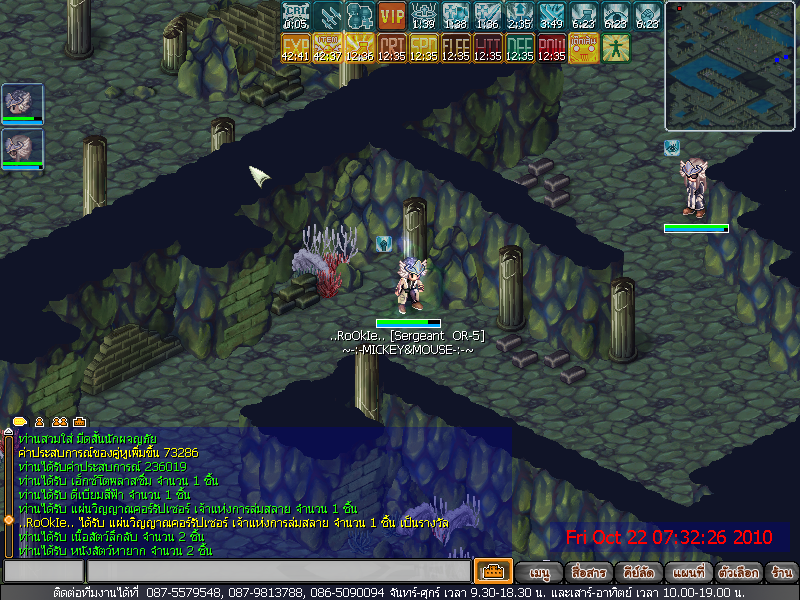Select the speech bubble chat tab
Screen dimensions: 800x600
point(19,422)
